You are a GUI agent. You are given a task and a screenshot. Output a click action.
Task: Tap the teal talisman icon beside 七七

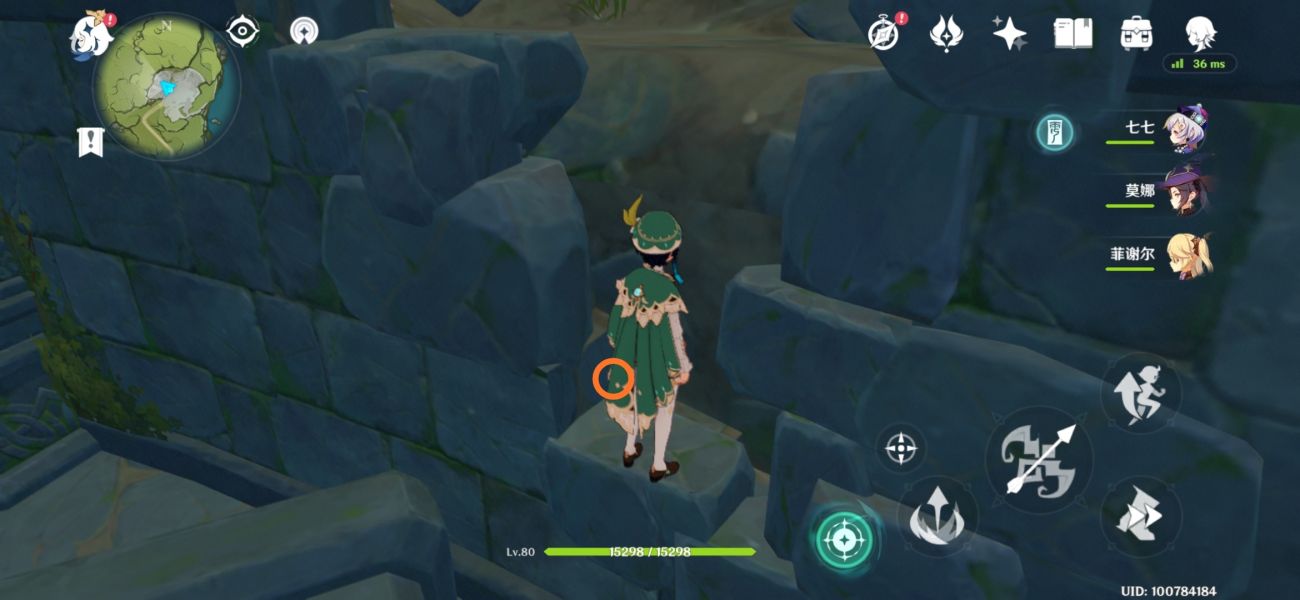click(x=1056, y=131)
